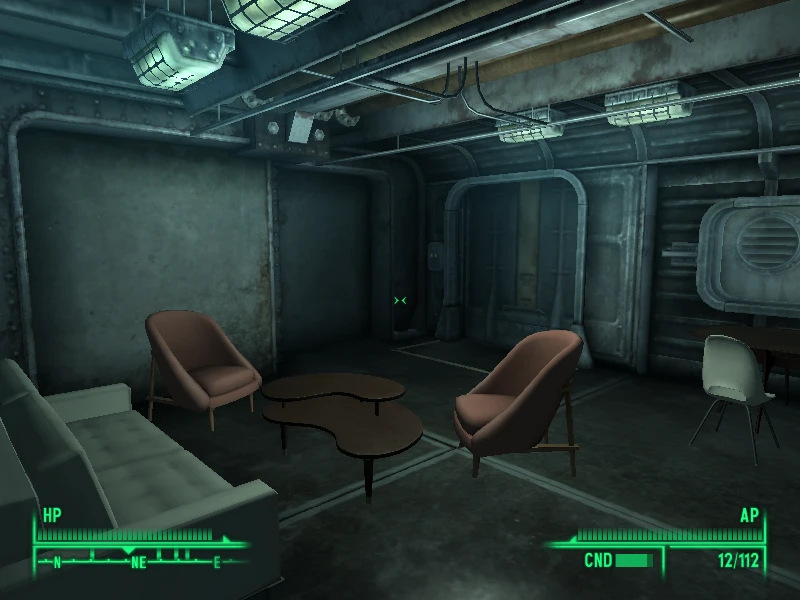Click the compass strip showing NE heading
This screenshot has width=800, height=600.
point(137,560)
